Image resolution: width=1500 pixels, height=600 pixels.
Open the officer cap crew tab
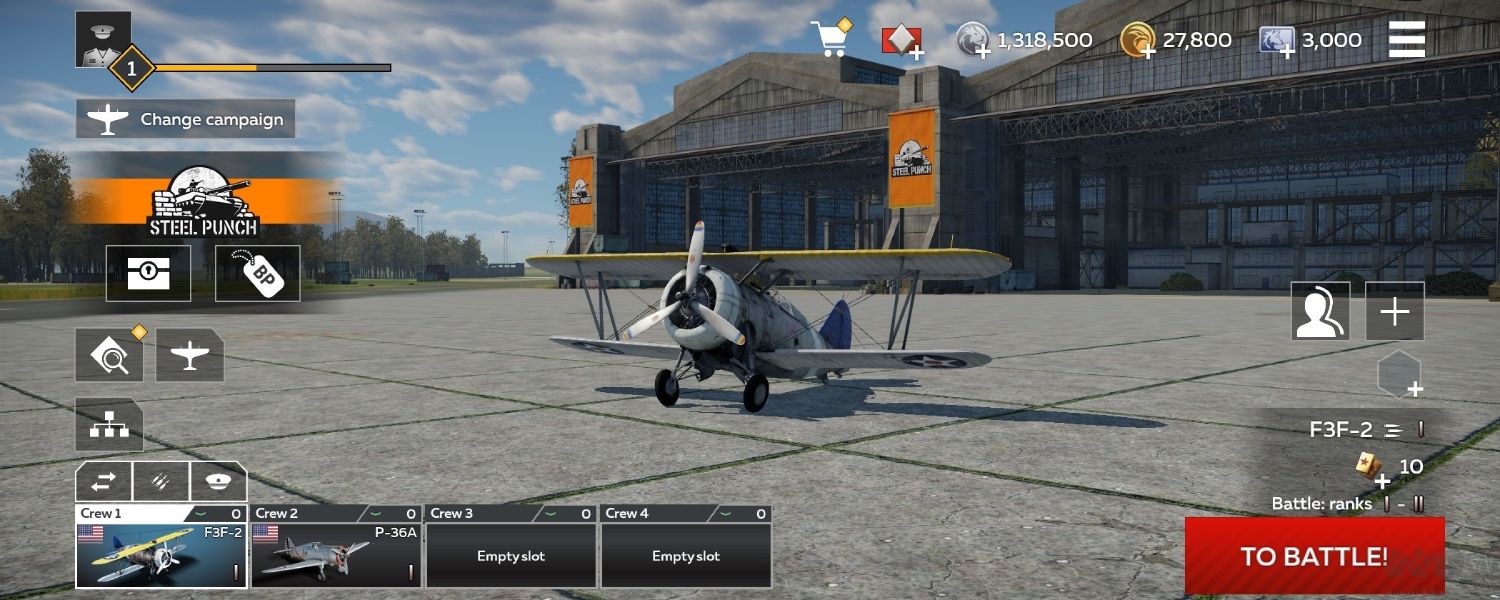(x=218, y=482)
